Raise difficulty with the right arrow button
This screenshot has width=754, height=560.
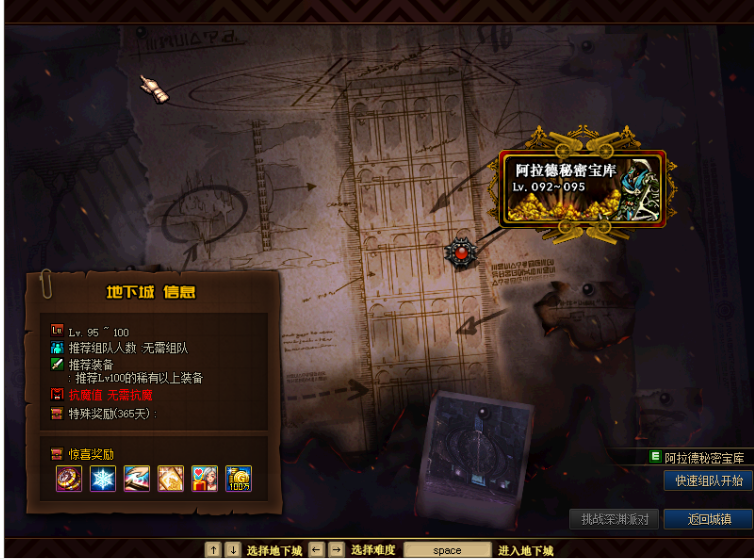point(337,550)
